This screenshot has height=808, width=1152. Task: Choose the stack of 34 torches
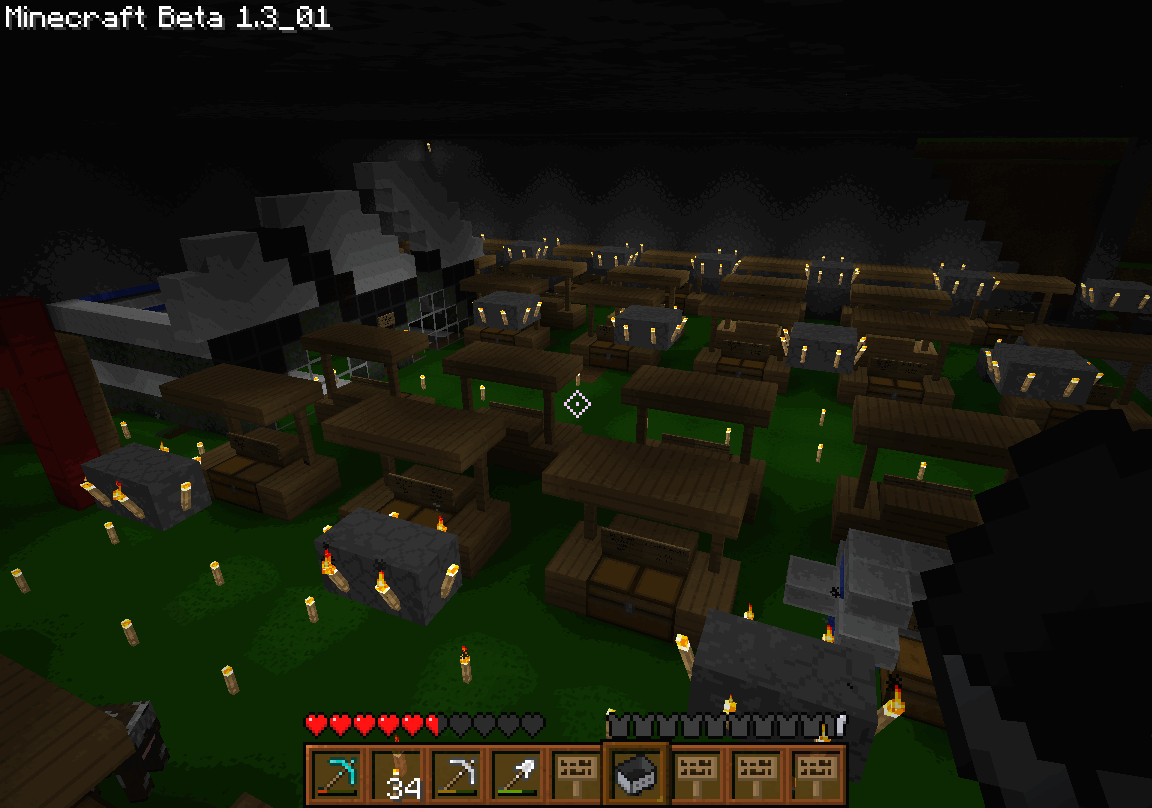395,774
